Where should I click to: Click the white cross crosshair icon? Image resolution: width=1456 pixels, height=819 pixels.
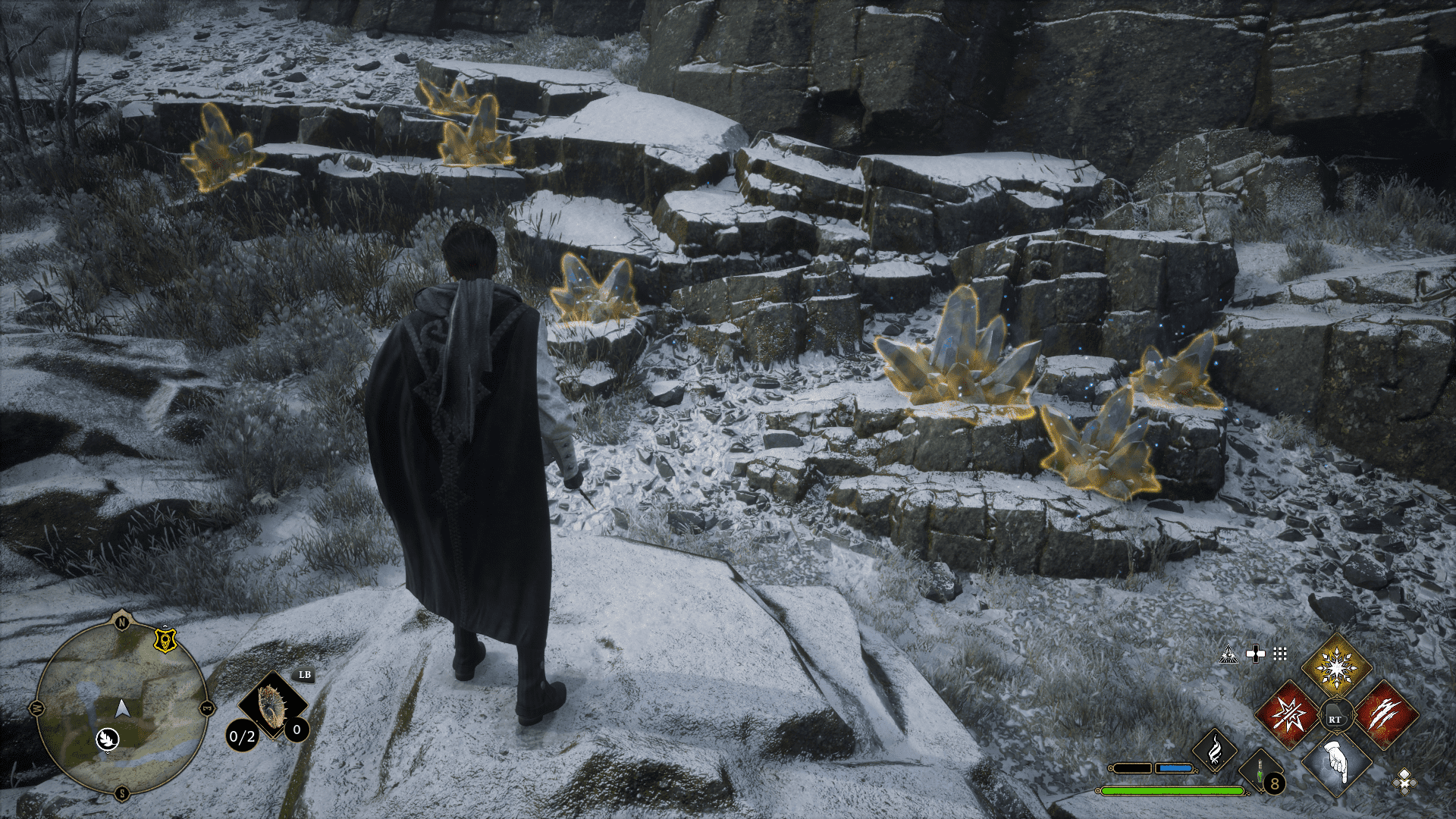(1257, 653)
